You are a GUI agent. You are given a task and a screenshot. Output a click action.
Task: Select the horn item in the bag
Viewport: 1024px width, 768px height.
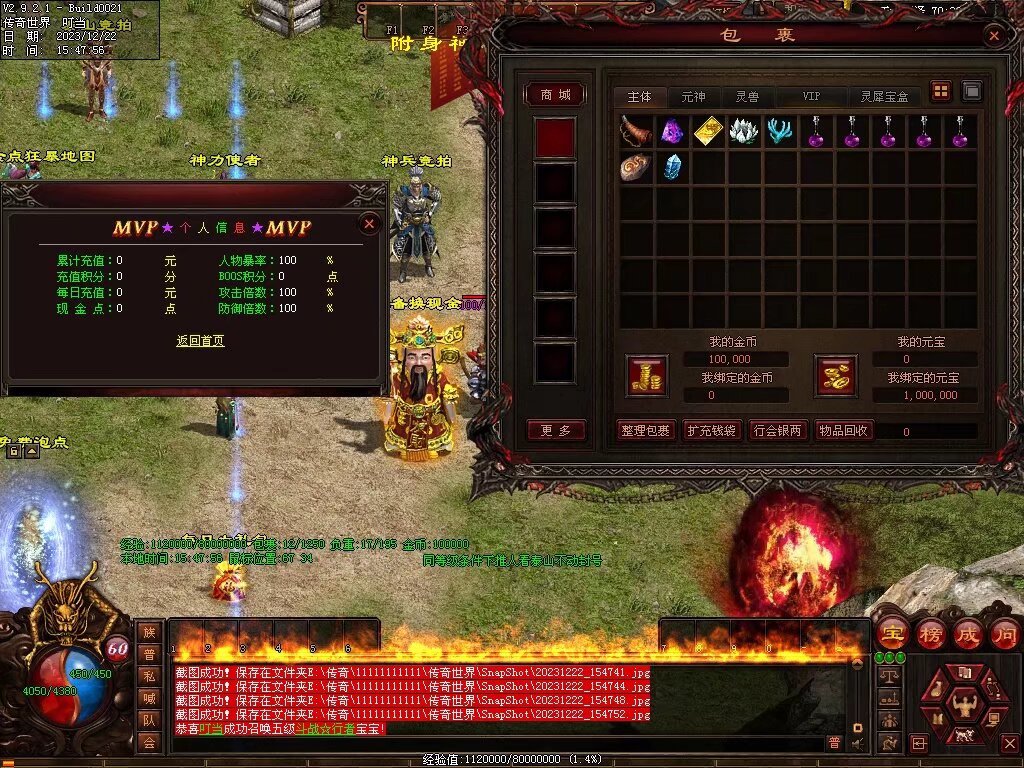click(636, 131)
